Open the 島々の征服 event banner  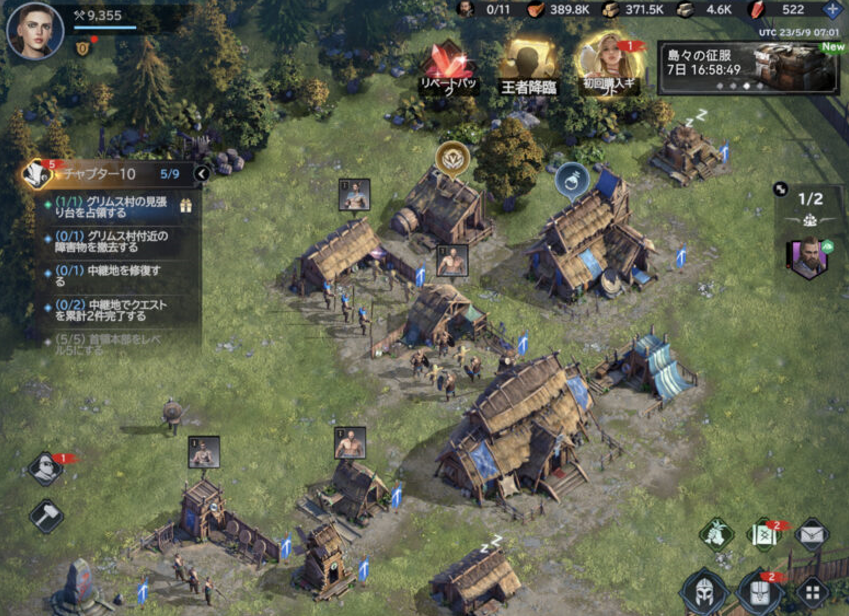[x=745, y=68]
